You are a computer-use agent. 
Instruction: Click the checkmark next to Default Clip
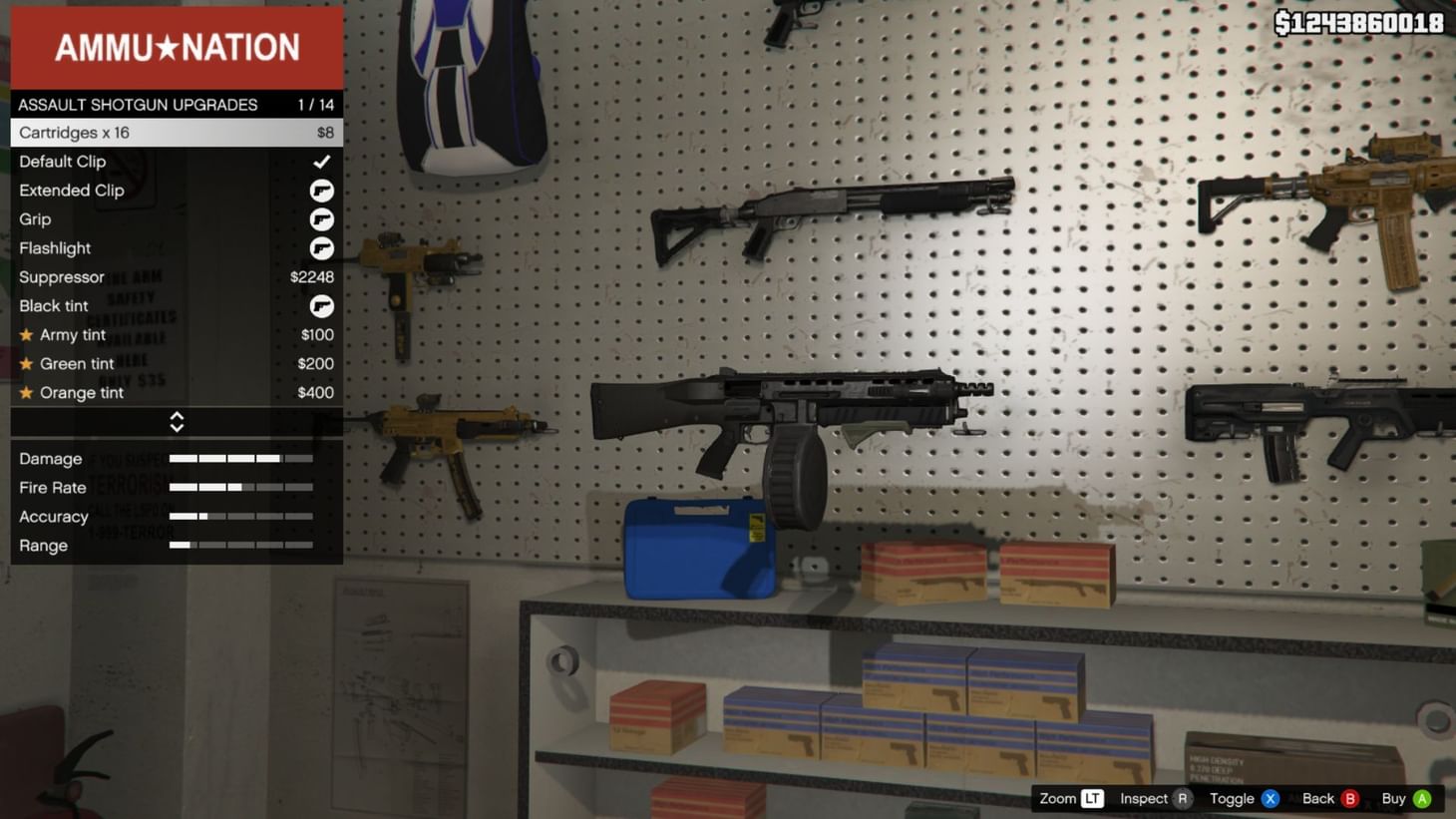(322, 161)
